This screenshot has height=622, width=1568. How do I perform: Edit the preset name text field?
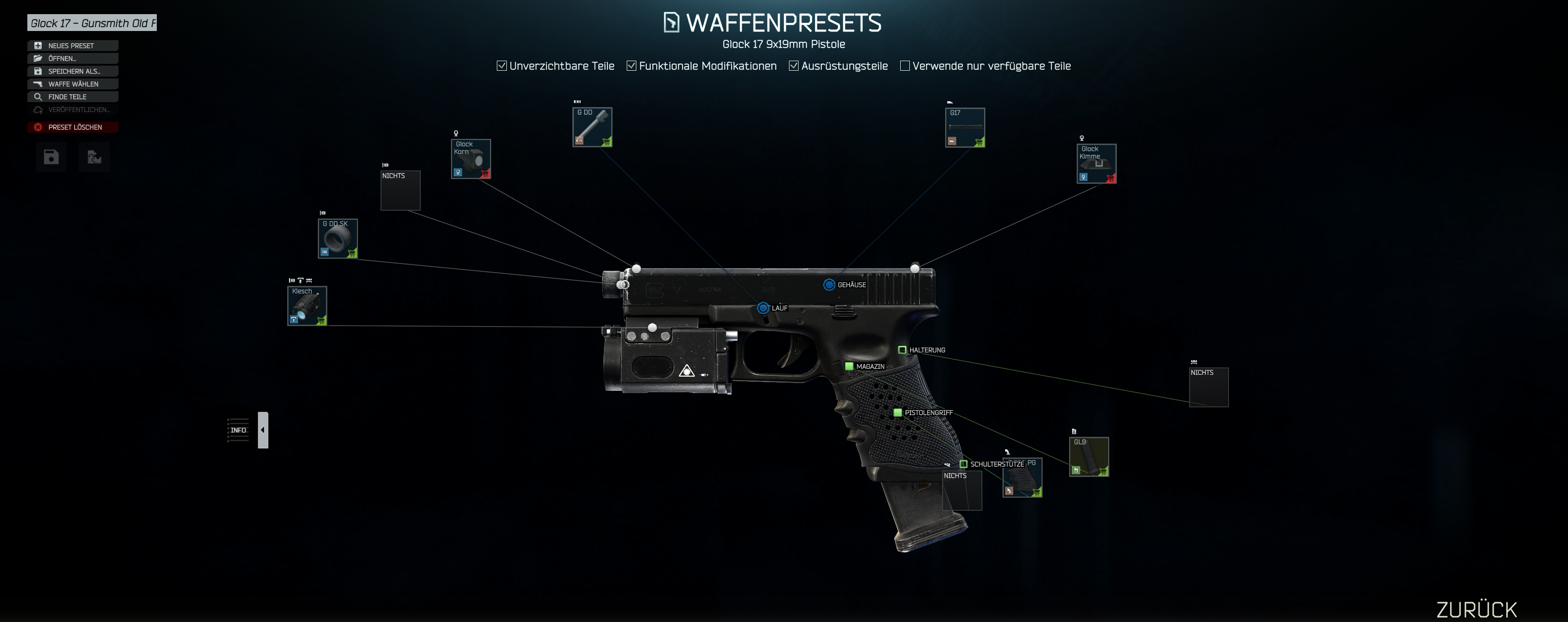[92, 23]
